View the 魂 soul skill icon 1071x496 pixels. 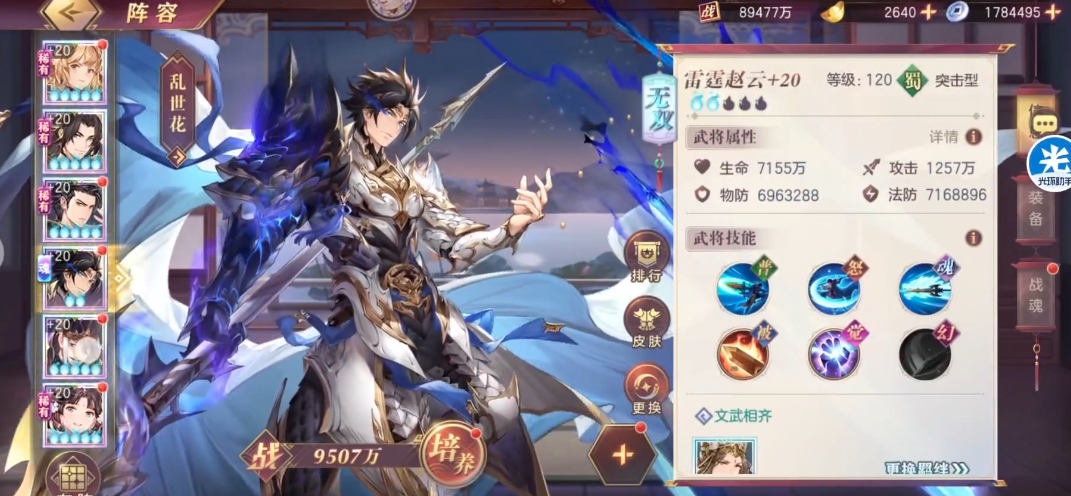click(924, 289)
